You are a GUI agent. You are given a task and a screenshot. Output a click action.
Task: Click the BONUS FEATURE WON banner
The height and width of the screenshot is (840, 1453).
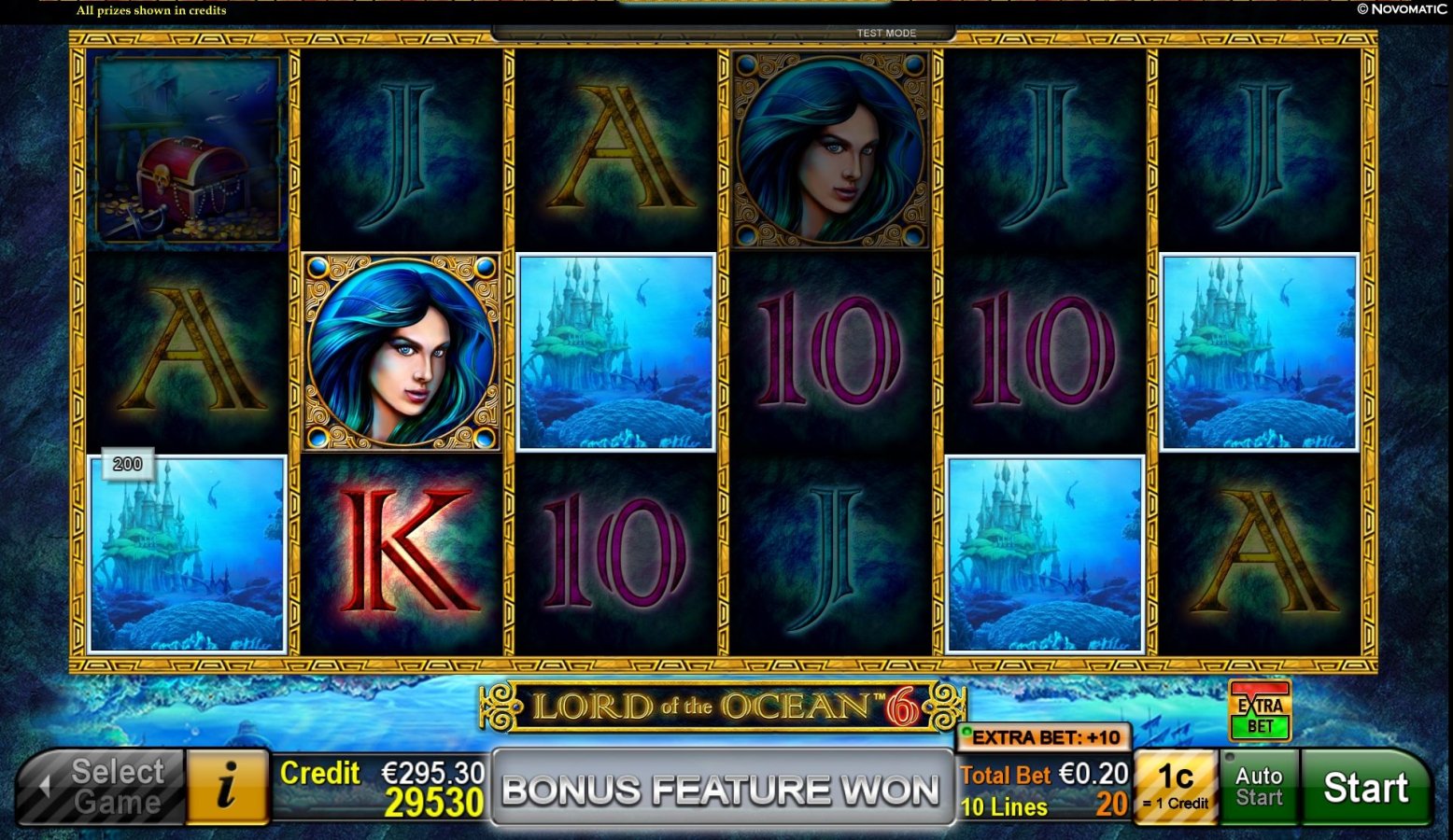pyautogui.click(x=719, y=789)
